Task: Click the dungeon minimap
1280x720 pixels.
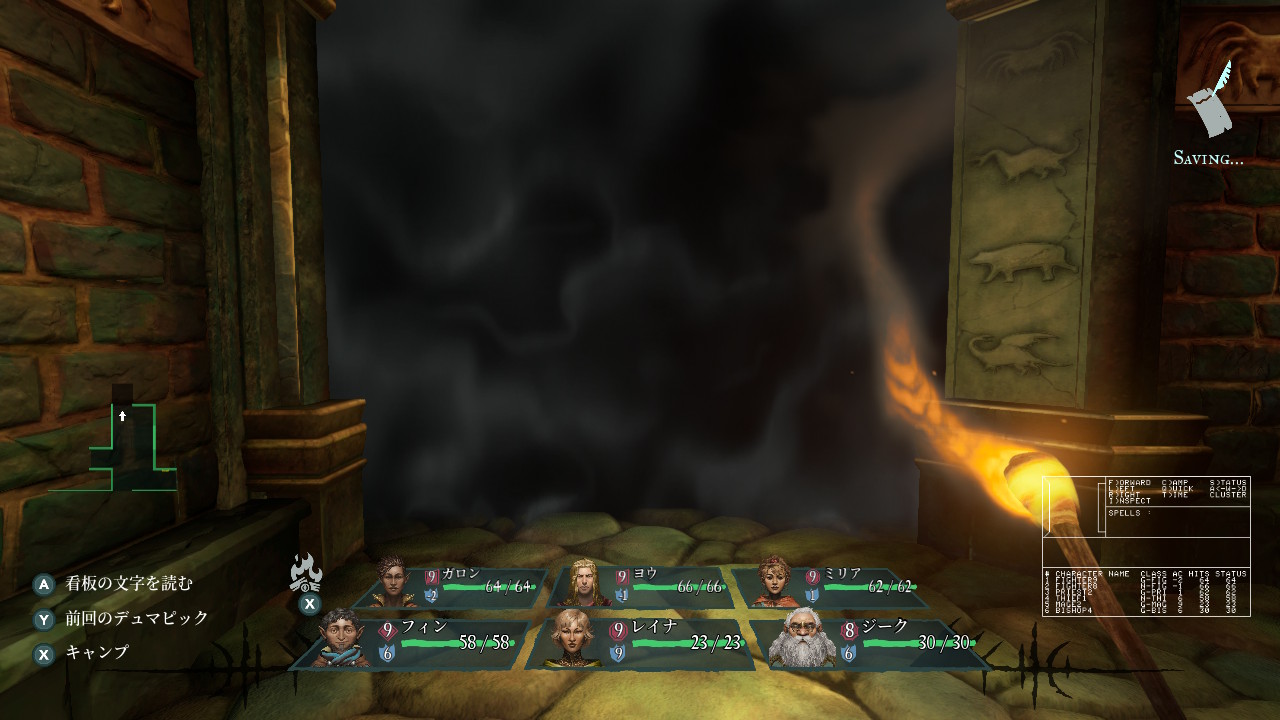Action: (125, 445)
